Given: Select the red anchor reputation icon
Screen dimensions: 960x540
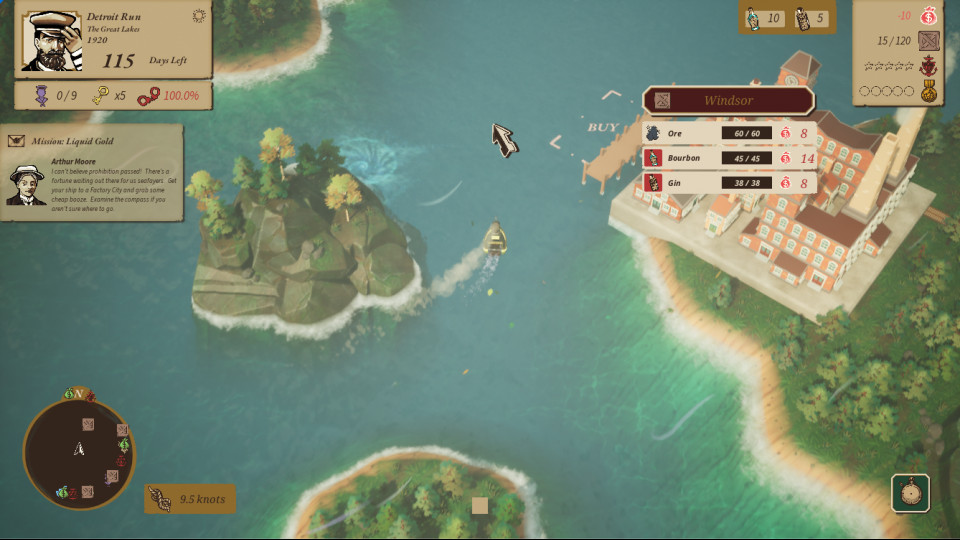Looking at the screenshot, I should click(x=929, y=66).
